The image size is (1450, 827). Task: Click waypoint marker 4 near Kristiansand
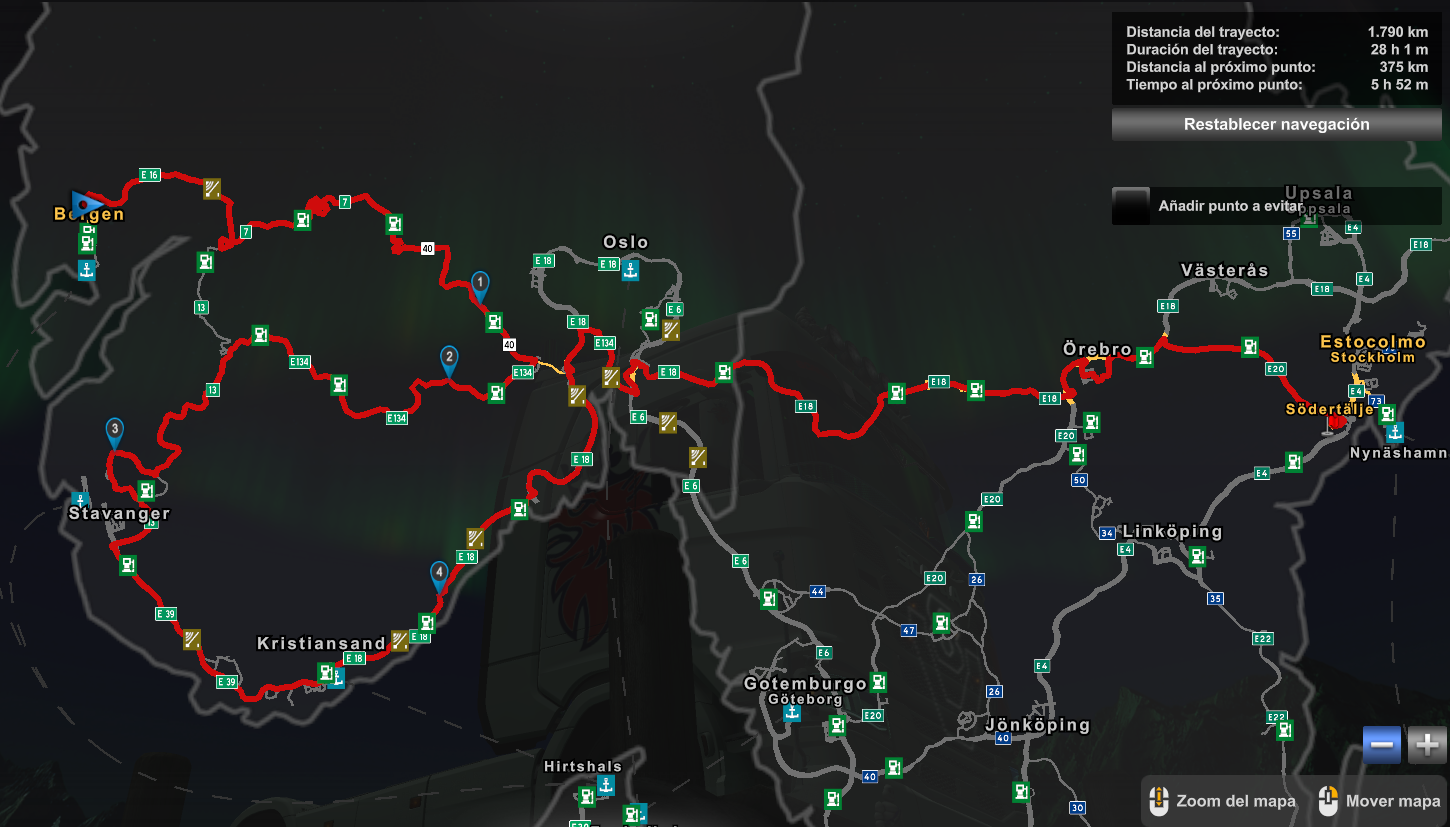438,572
